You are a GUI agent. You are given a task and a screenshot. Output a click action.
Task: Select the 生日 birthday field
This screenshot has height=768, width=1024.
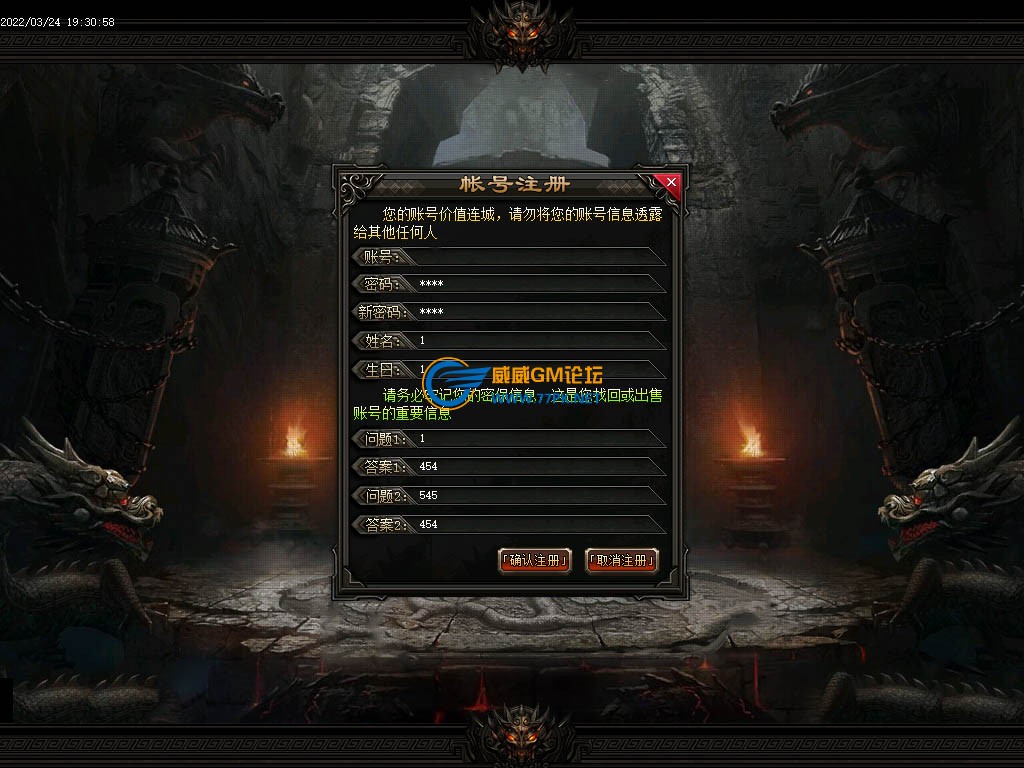pyautogui.click(x=535, y=369)
